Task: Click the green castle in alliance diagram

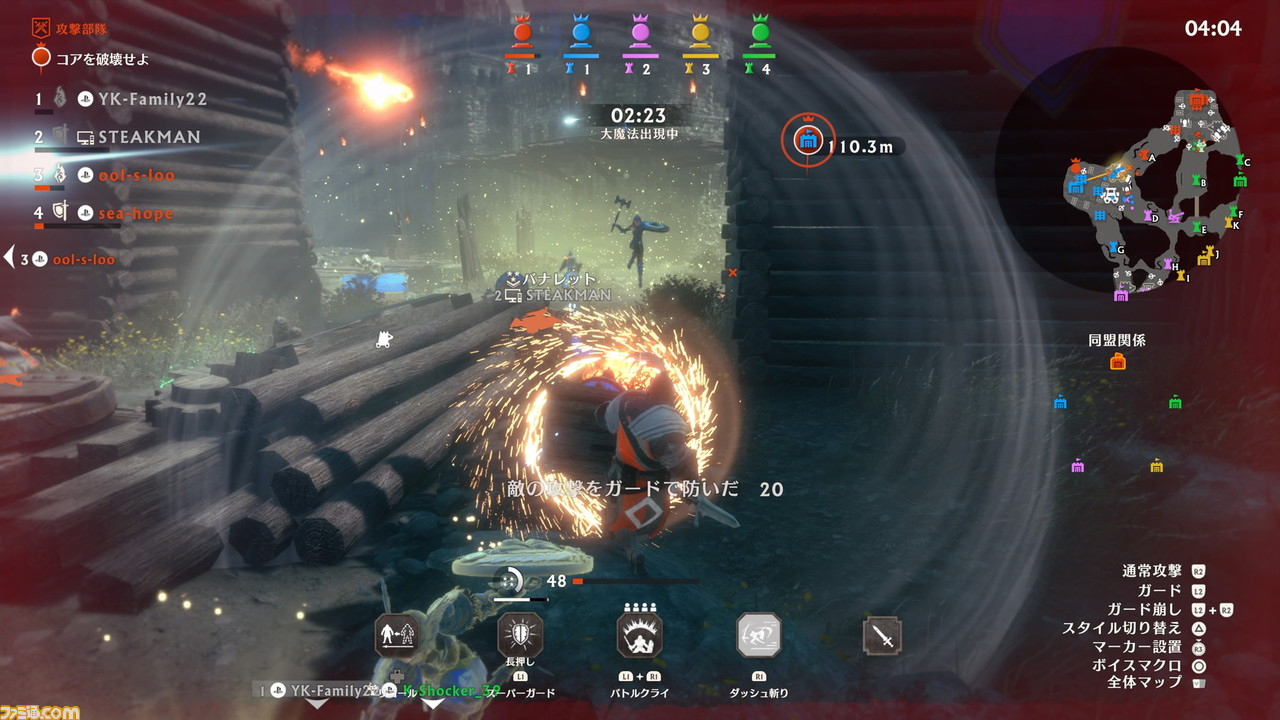Action: (1175, 403)
